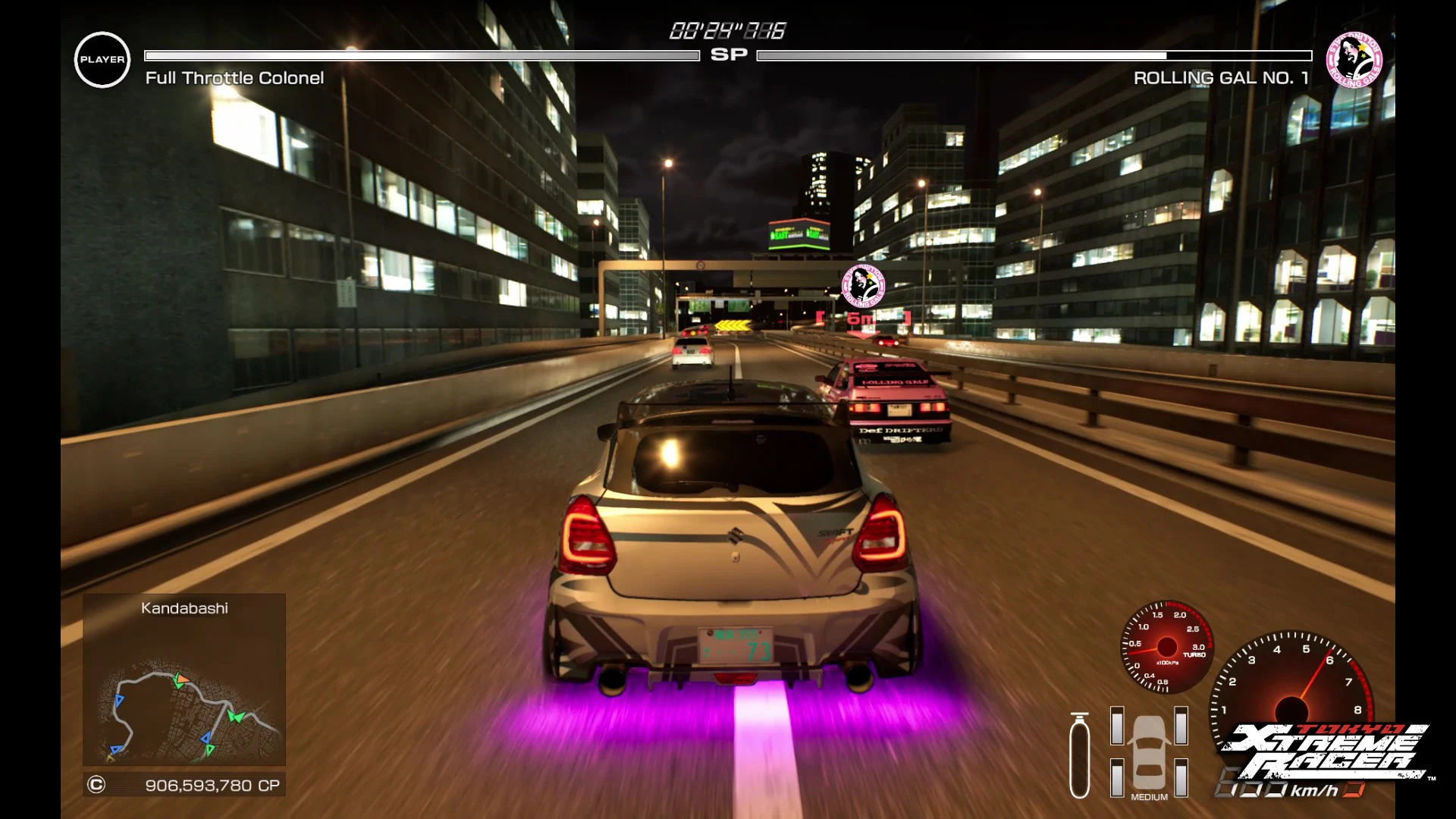Click the rival marker above the pink car

click(863, 286)
